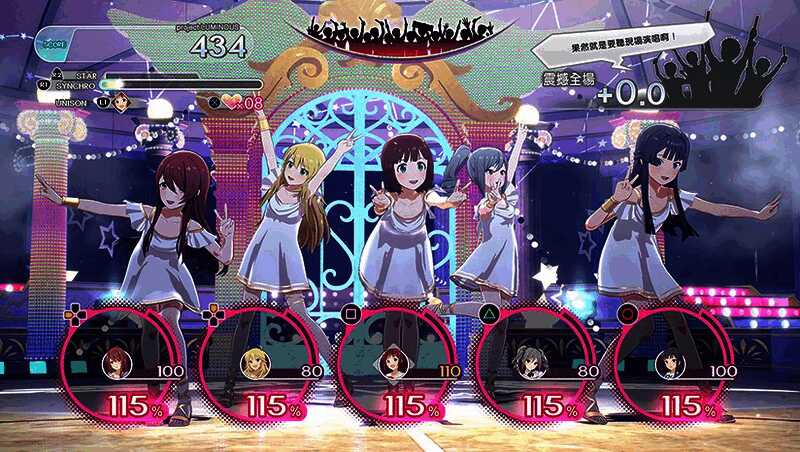The image size is (800, 452).
Task: Click the Unison idol portrait icon
Action: pyautogui.click(x=121, y=101)
